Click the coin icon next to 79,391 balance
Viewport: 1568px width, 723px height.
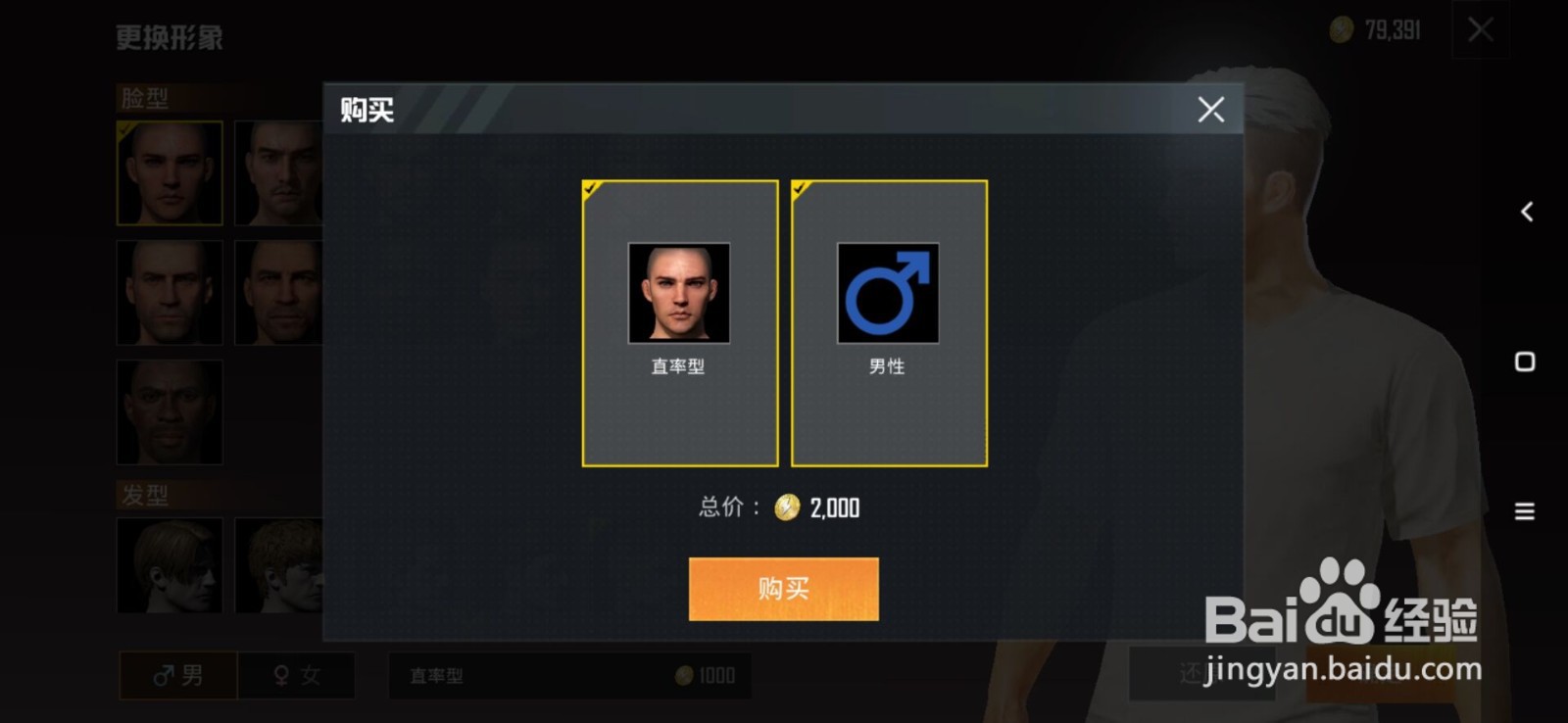click(1341, 29)
